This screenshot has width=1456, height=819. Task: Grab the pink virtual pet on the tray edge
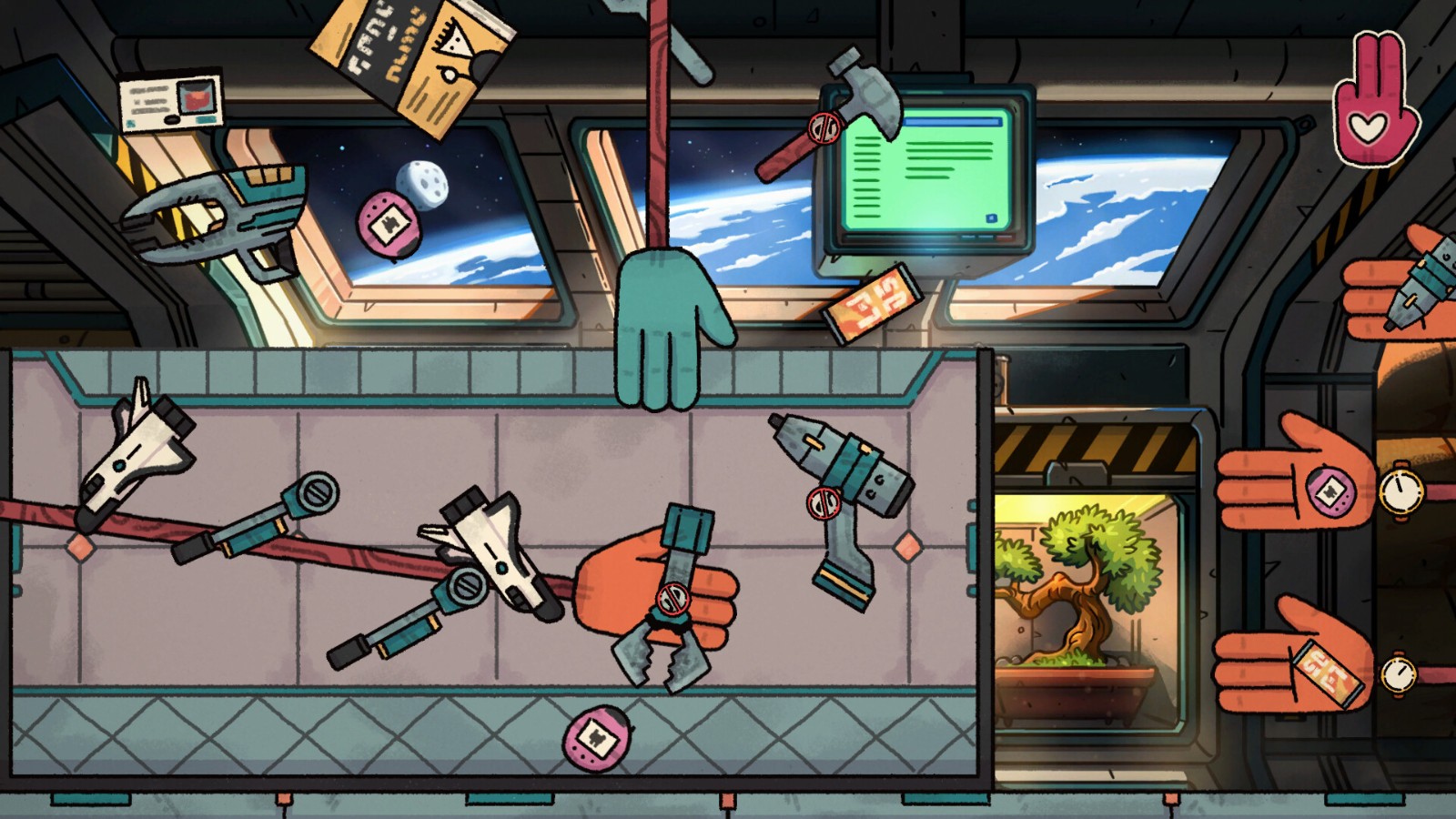(596, 739)
